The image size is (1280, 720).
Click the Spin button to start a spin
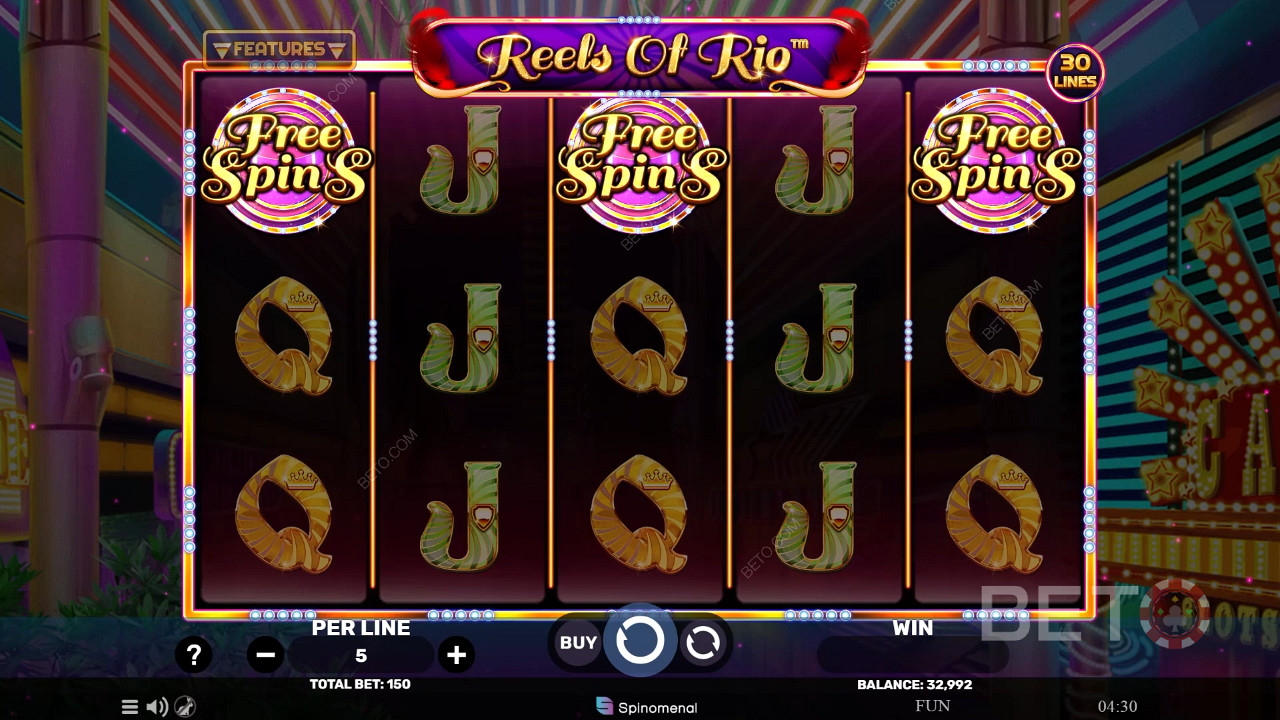[640, 642]
